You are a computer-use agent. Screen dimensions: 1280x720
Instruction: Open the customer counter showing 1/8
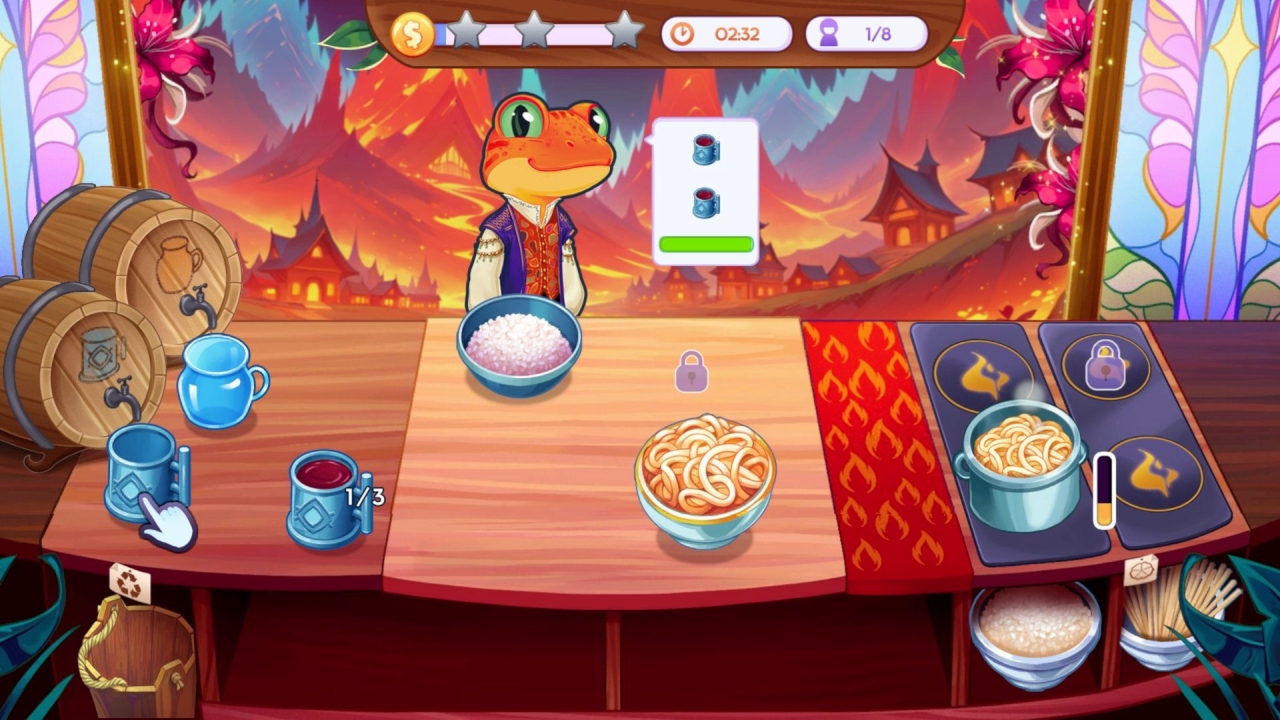pos(866,33)
